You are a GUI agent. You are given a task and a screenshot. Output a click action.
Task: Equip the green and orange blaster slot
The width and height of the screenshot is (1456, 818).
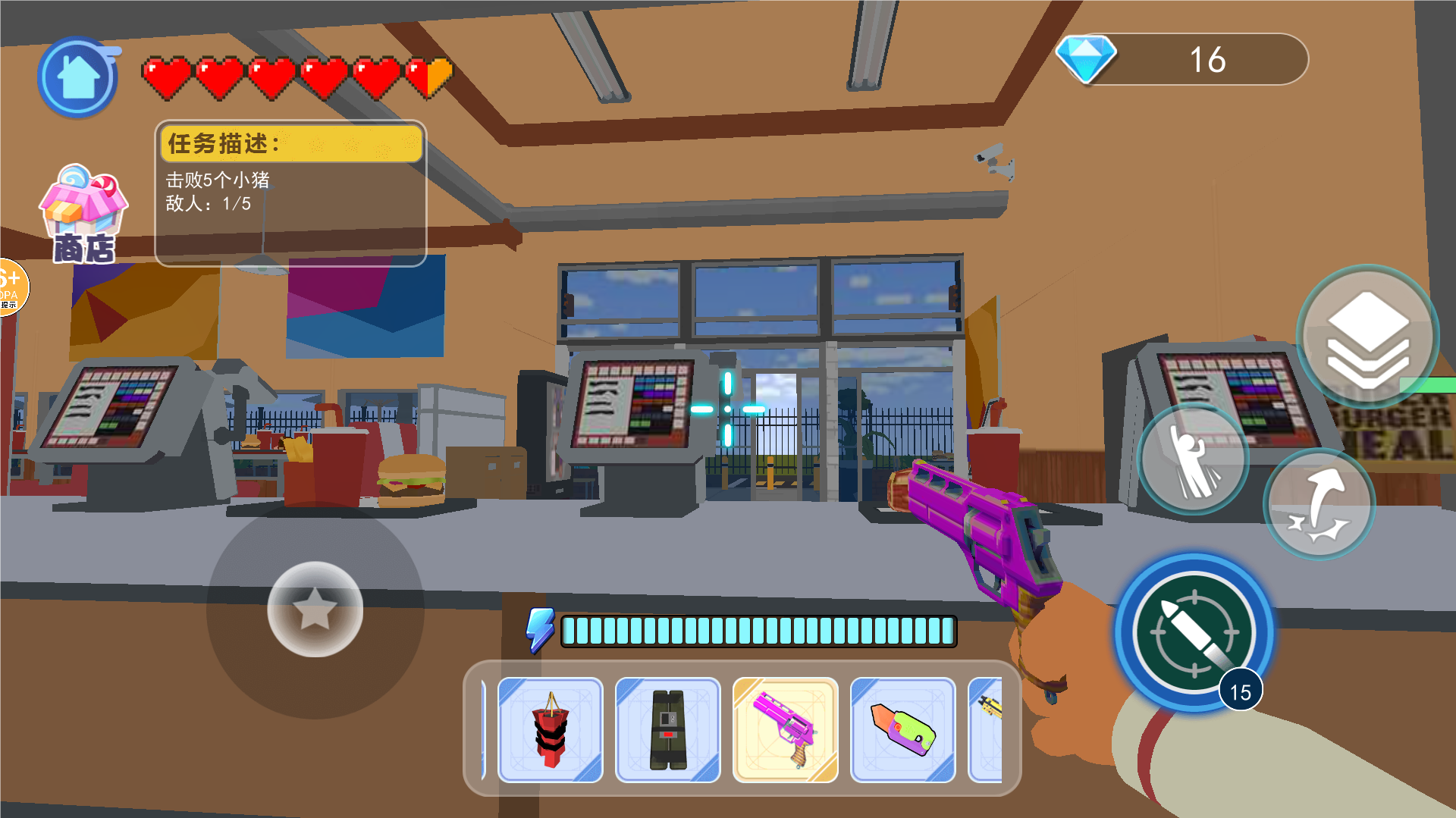click(903, 729)
